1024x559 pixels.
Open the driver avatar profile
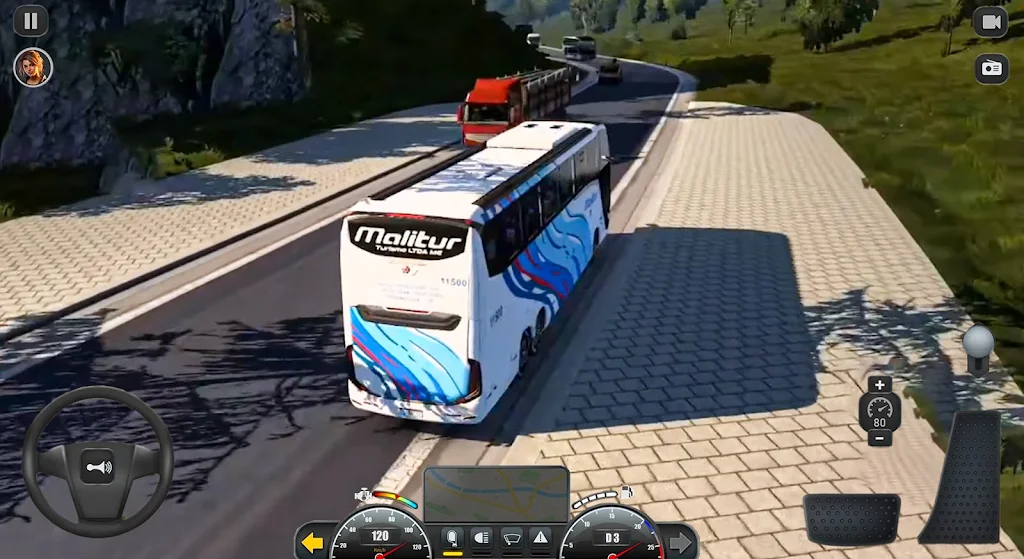click(x=32, y=67)
